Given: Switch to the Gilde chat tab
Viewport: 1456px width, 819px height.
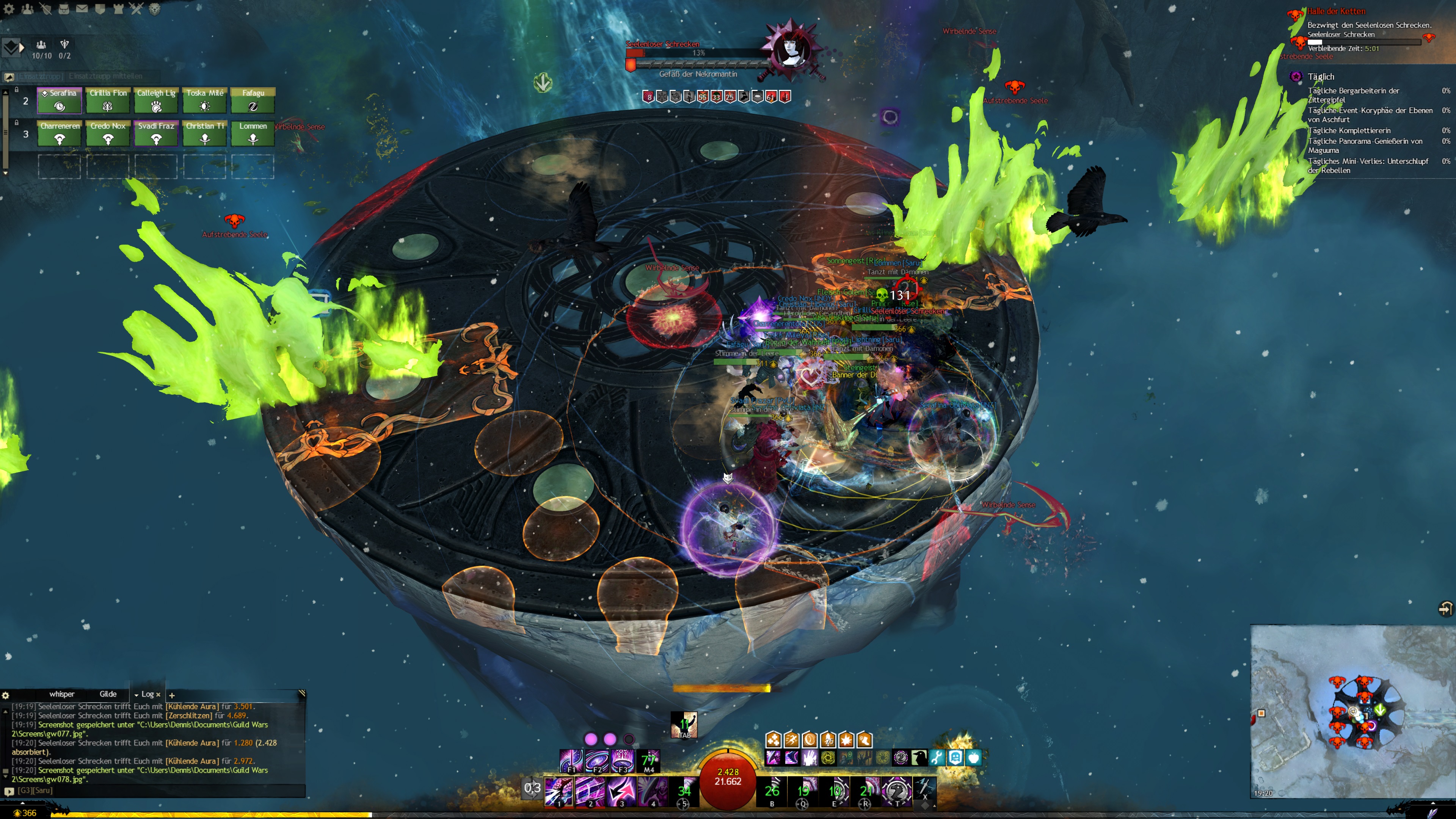Looking at the screenshot, I should pyautogui.click(x=108, y=694).
